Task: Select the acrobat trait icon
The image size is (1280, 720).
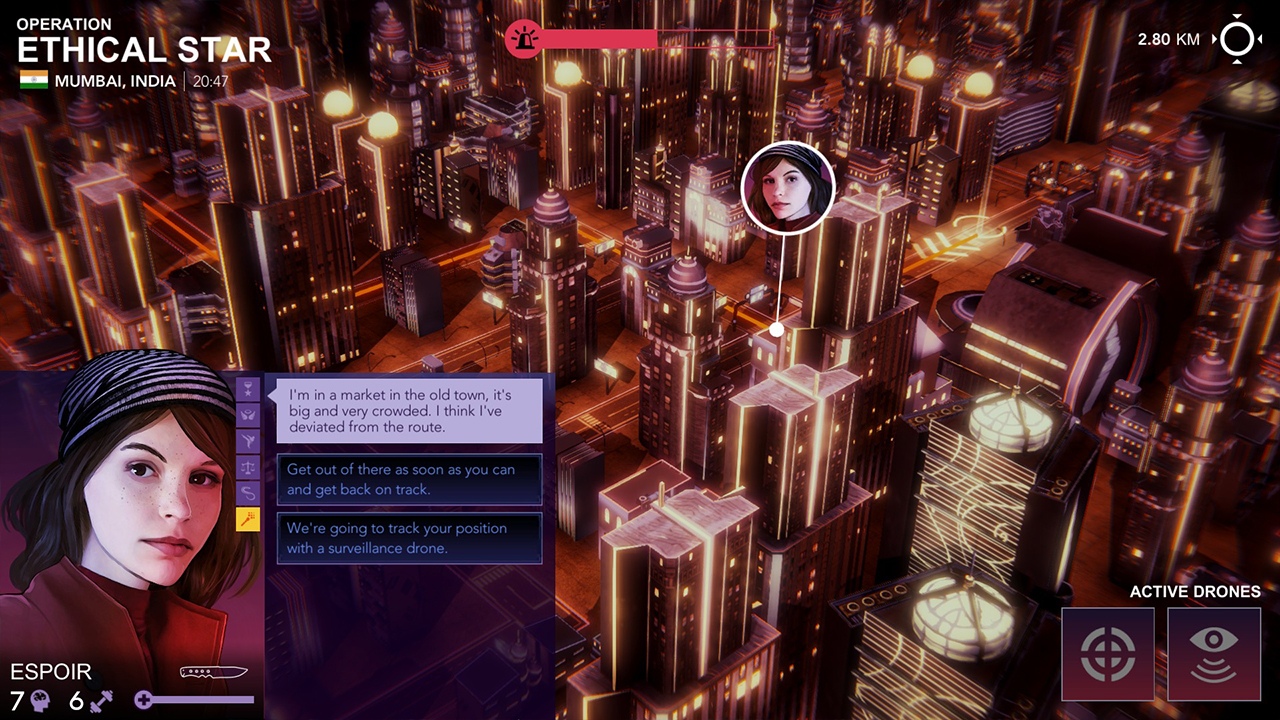Action: tap(247, 438)
